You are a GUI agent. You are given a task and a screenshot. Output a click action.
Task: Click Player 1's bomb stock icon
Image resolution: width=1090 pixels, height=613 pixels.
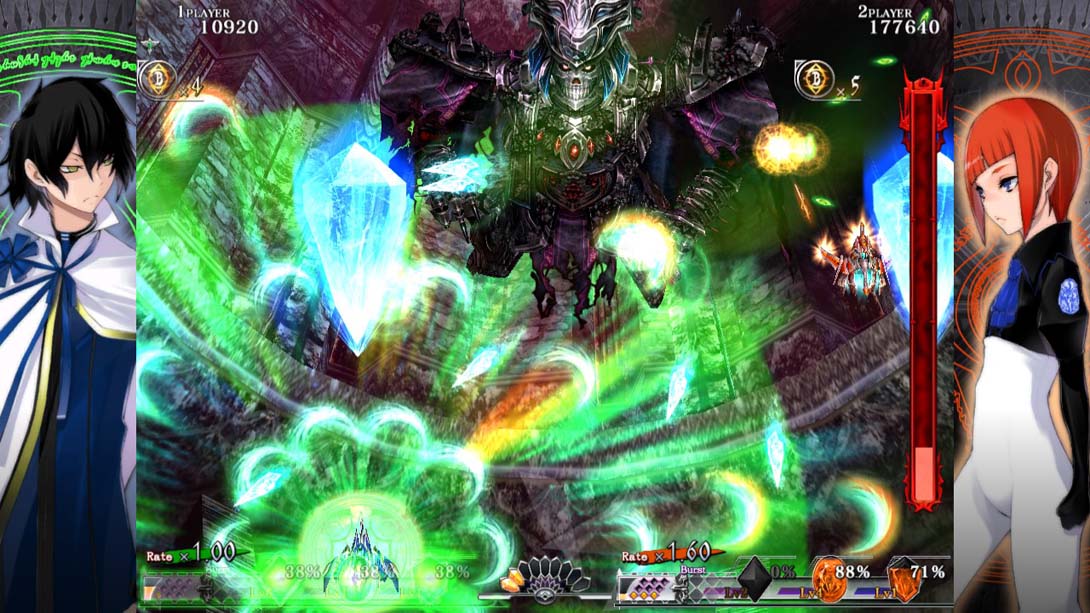[157, 78]
